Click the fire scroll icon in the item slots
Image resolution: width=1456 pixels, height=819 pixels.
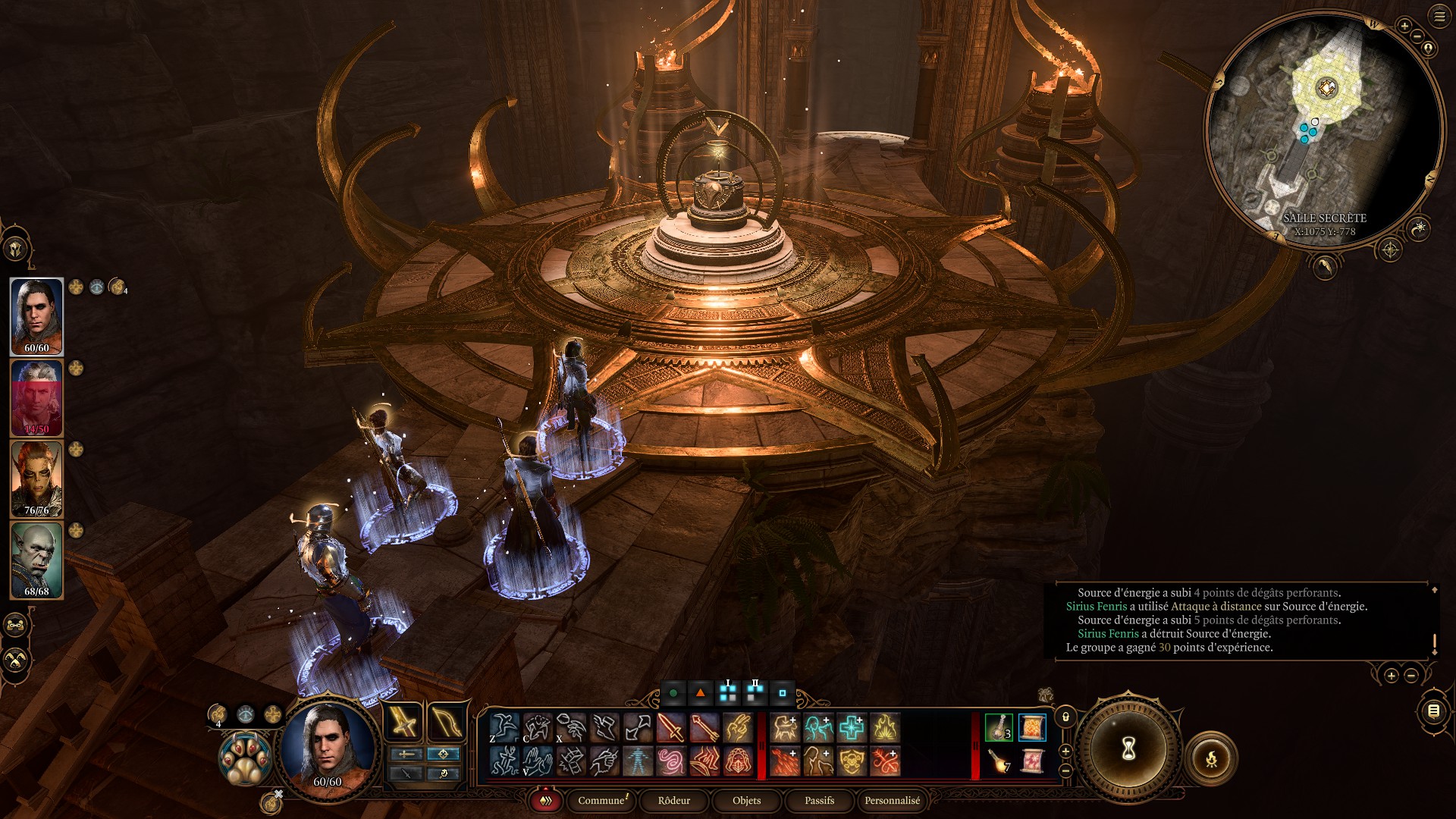1031,726
